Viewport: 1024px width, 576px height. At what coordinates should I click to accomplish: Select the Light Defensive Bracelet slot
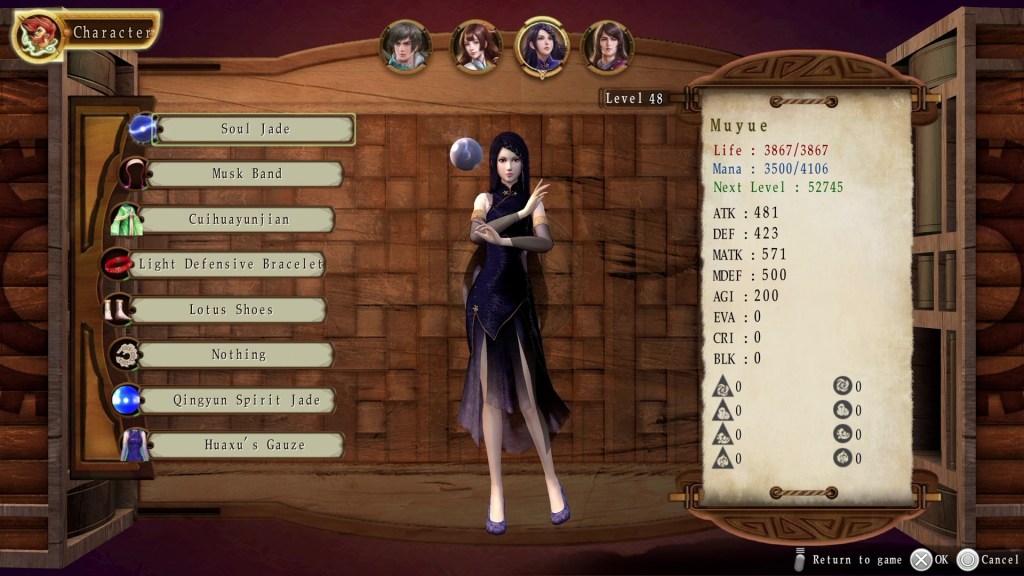point(230,265)
